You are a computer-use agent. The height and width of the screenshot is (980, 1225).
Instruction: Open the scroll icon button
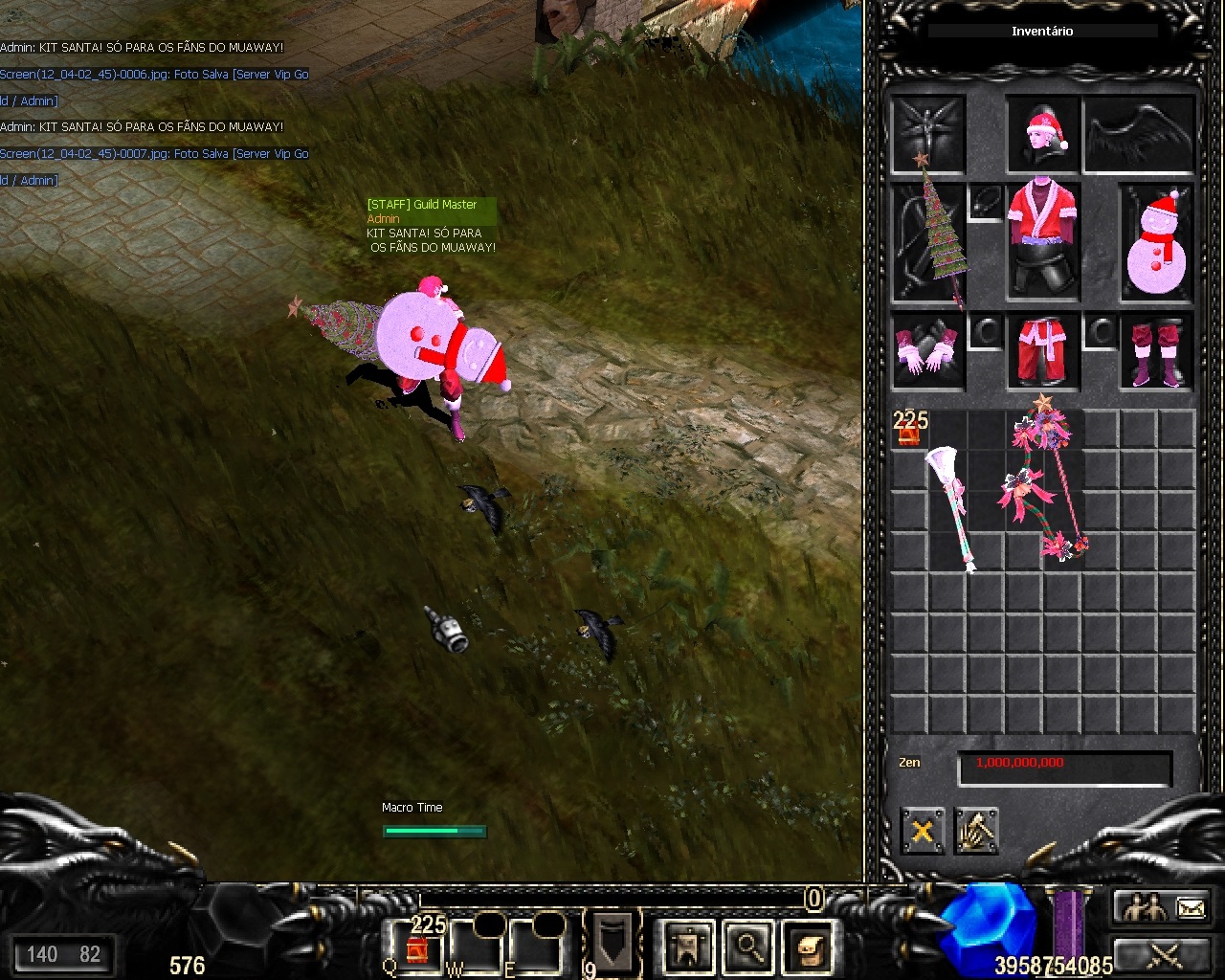click(807, 946)
